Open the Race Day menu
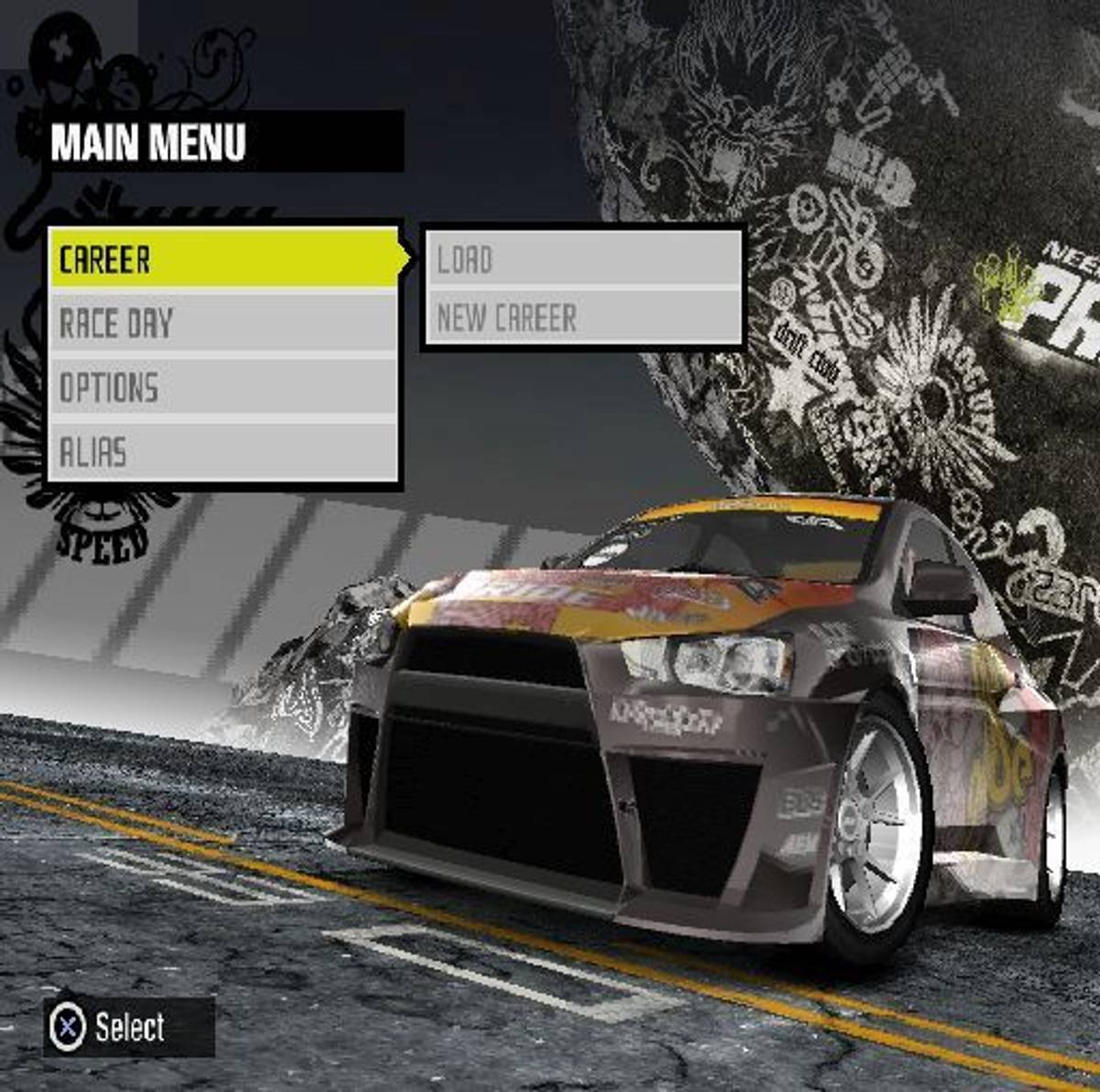 point(224,324)
